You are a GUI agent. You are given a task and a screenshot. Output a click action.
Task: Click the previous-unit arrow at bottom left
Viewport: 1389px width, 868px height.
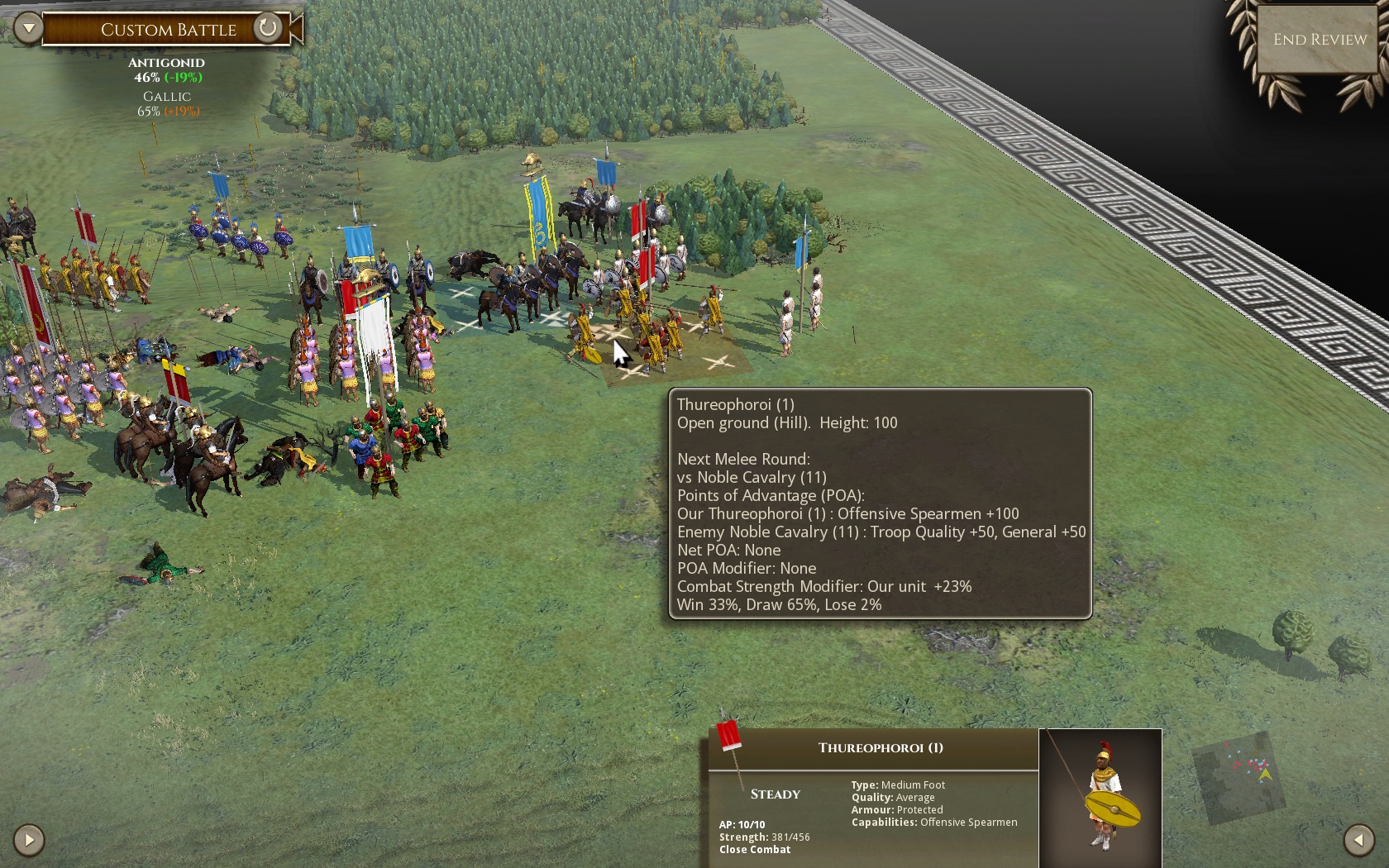point(29,839)
